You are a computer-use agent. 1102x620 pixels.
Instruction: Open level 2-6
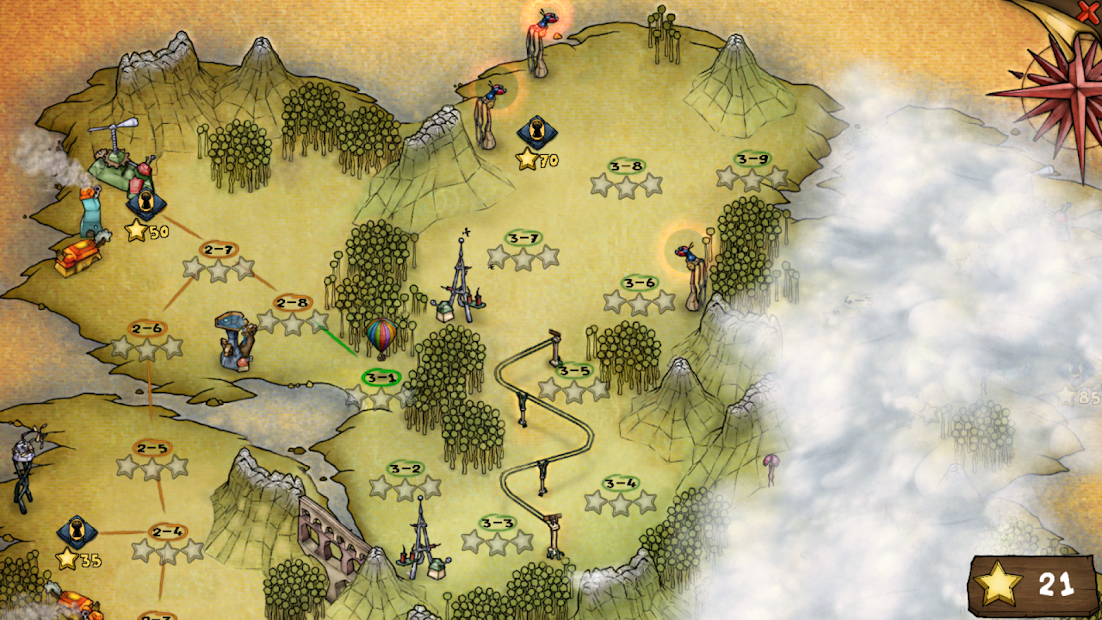point(146,329)
